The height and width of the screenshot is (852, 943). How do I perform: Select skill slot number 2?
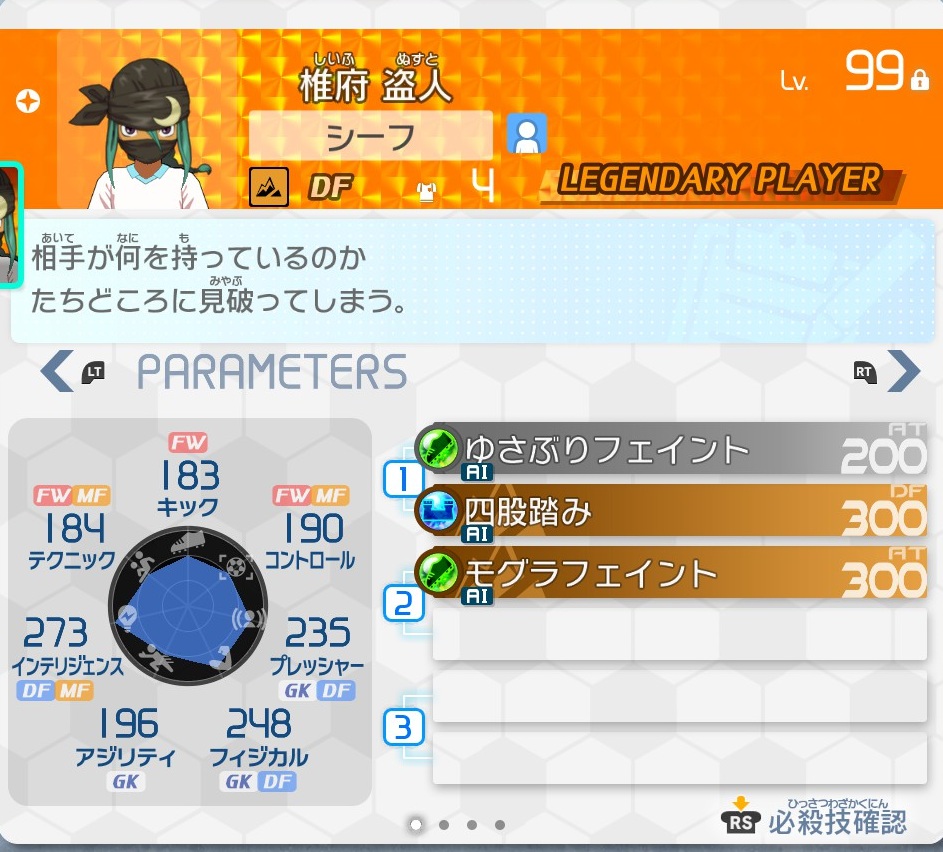[403, 603]
